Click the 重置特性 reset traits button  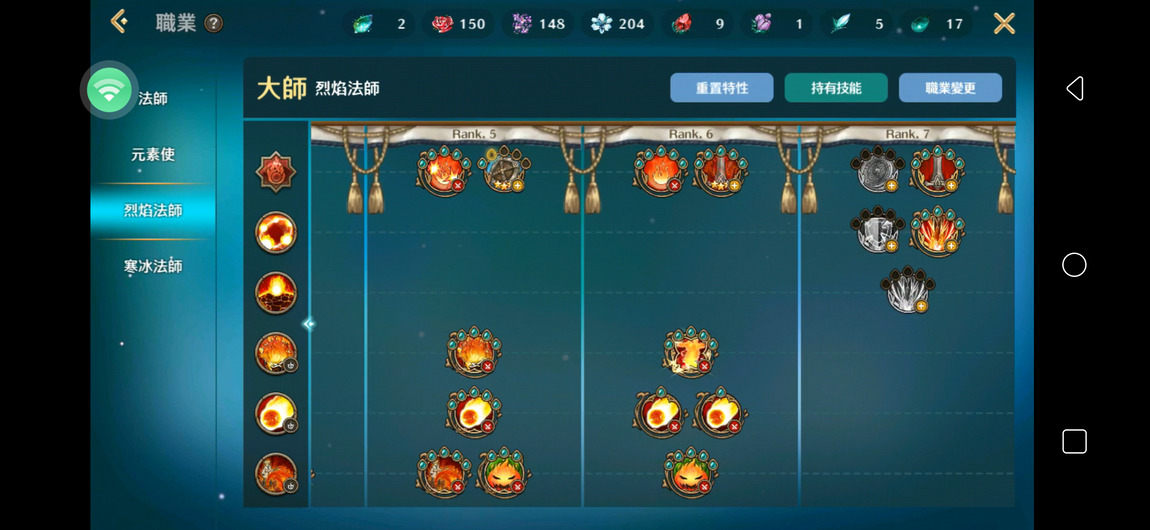pos(722,88)
